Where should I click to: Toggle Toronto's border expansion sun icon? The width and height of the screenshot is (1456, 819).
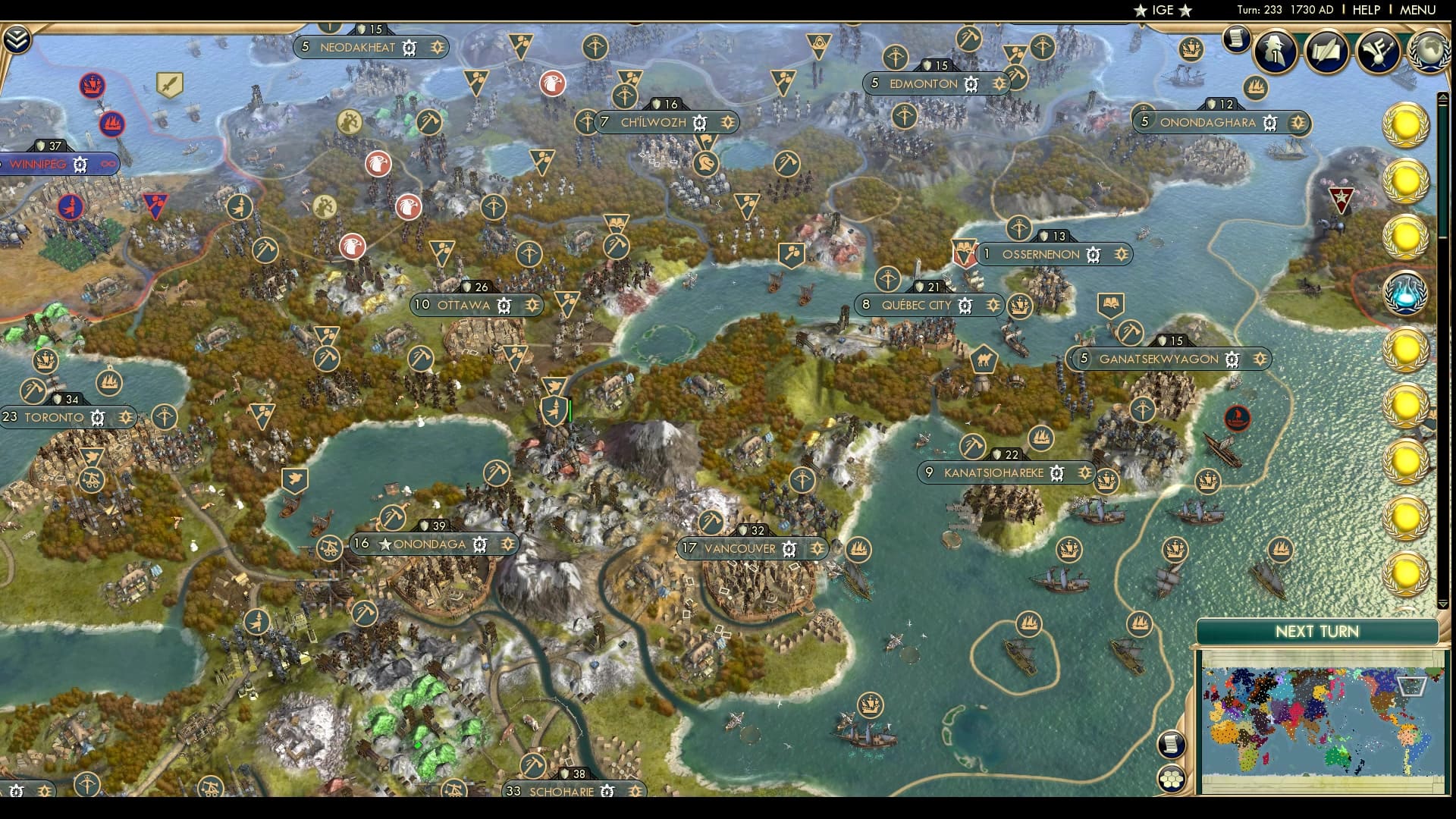(x=126, y=417)
